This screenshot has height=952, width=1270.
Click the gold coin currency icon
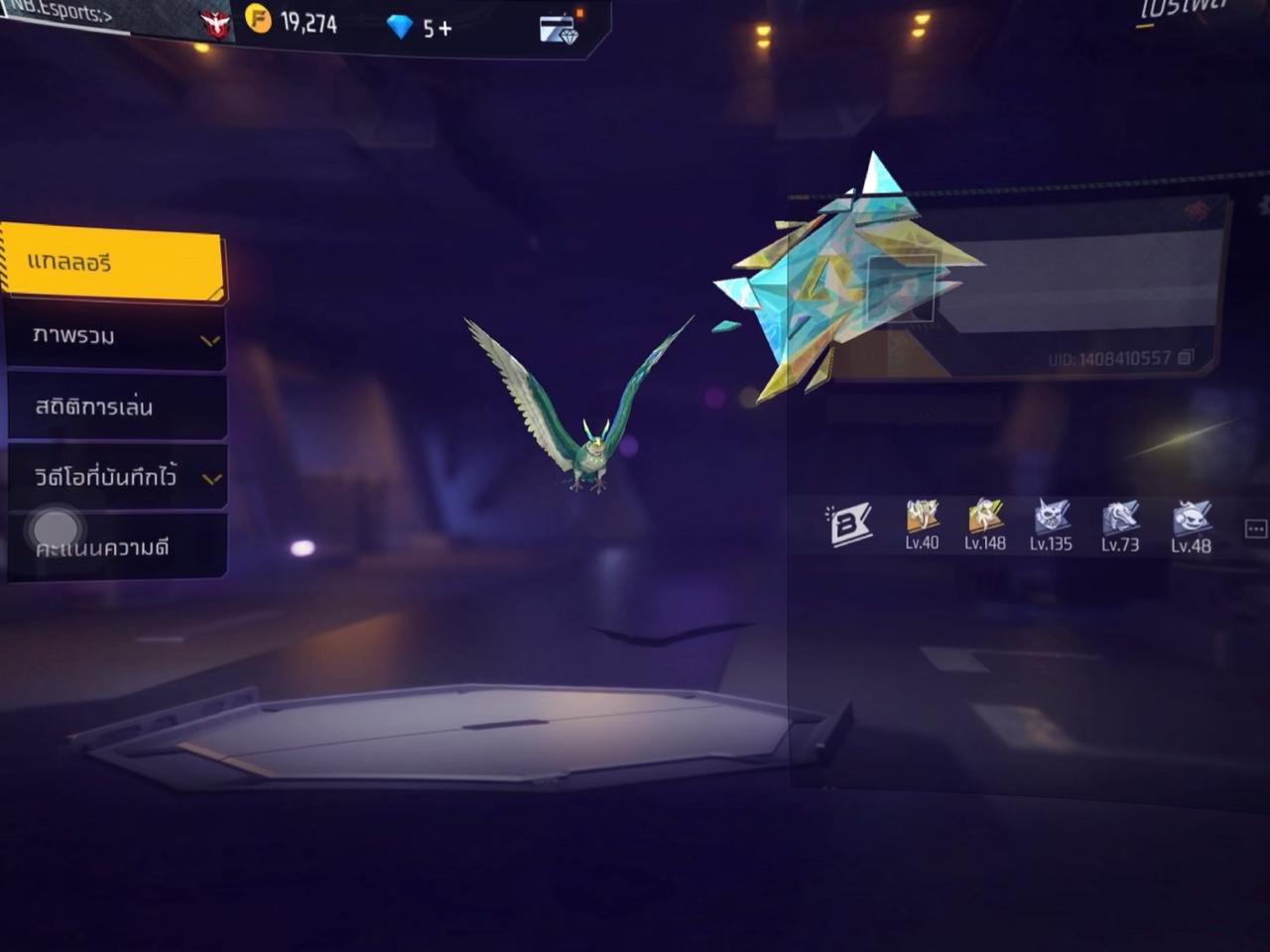pos(258,20)
